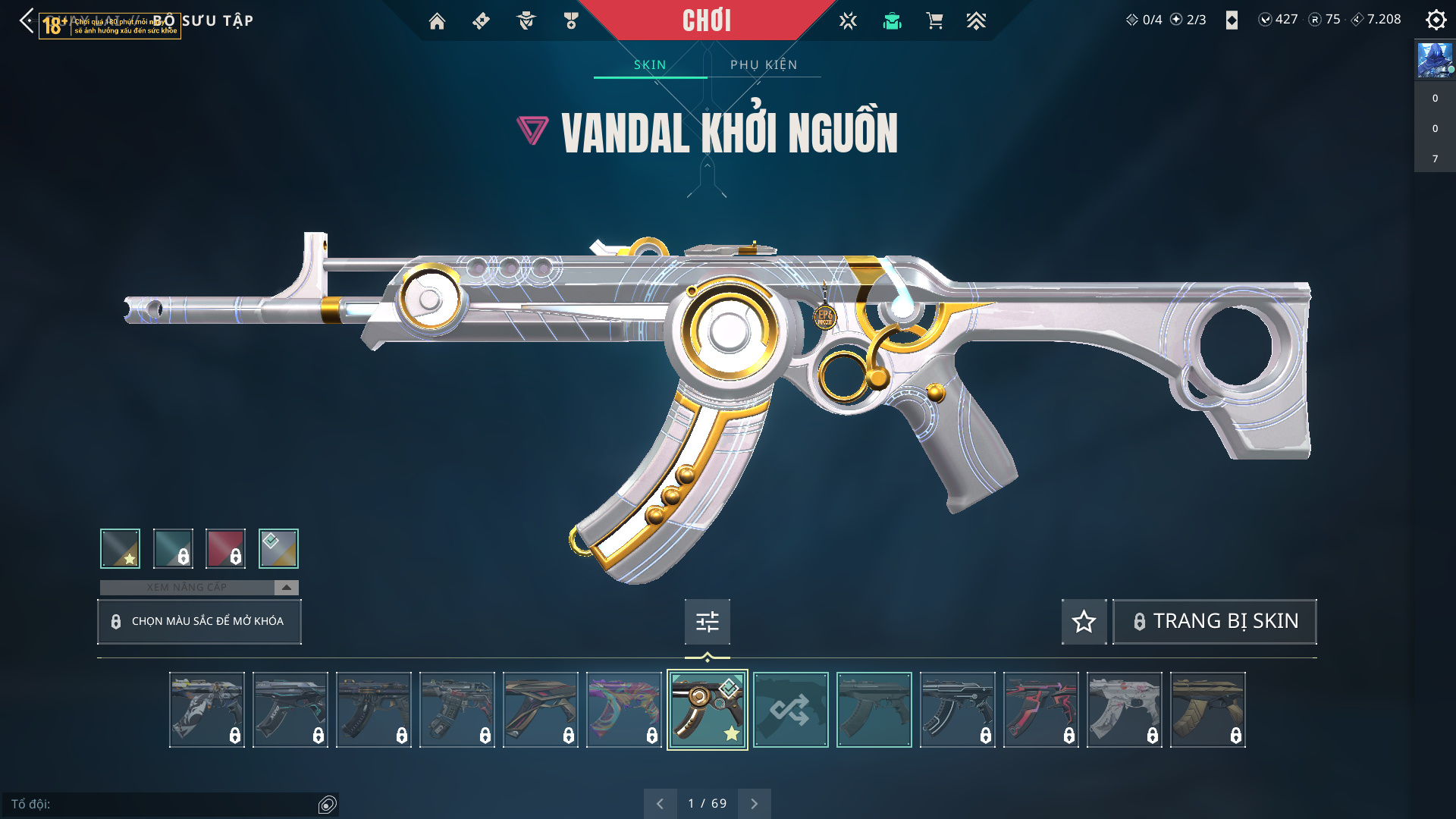Choose the locked red color variant

pyautogui.click(x=225, y=548)
